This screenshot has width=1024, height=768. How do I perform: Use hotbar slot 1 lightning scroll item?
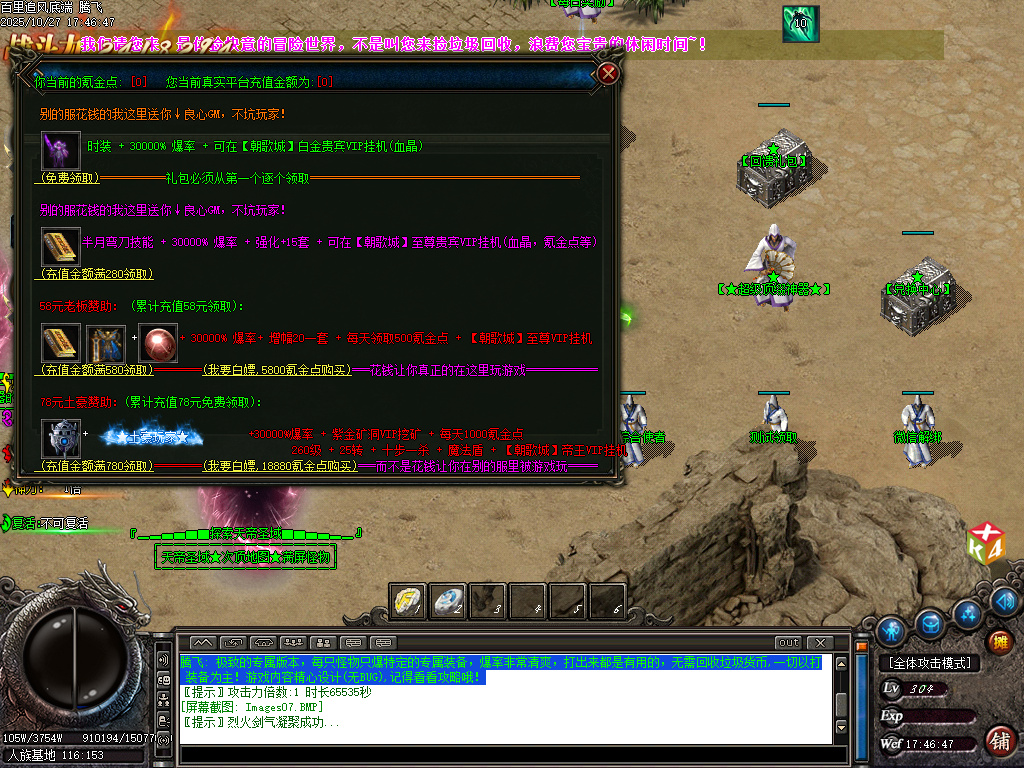(407, 600)
